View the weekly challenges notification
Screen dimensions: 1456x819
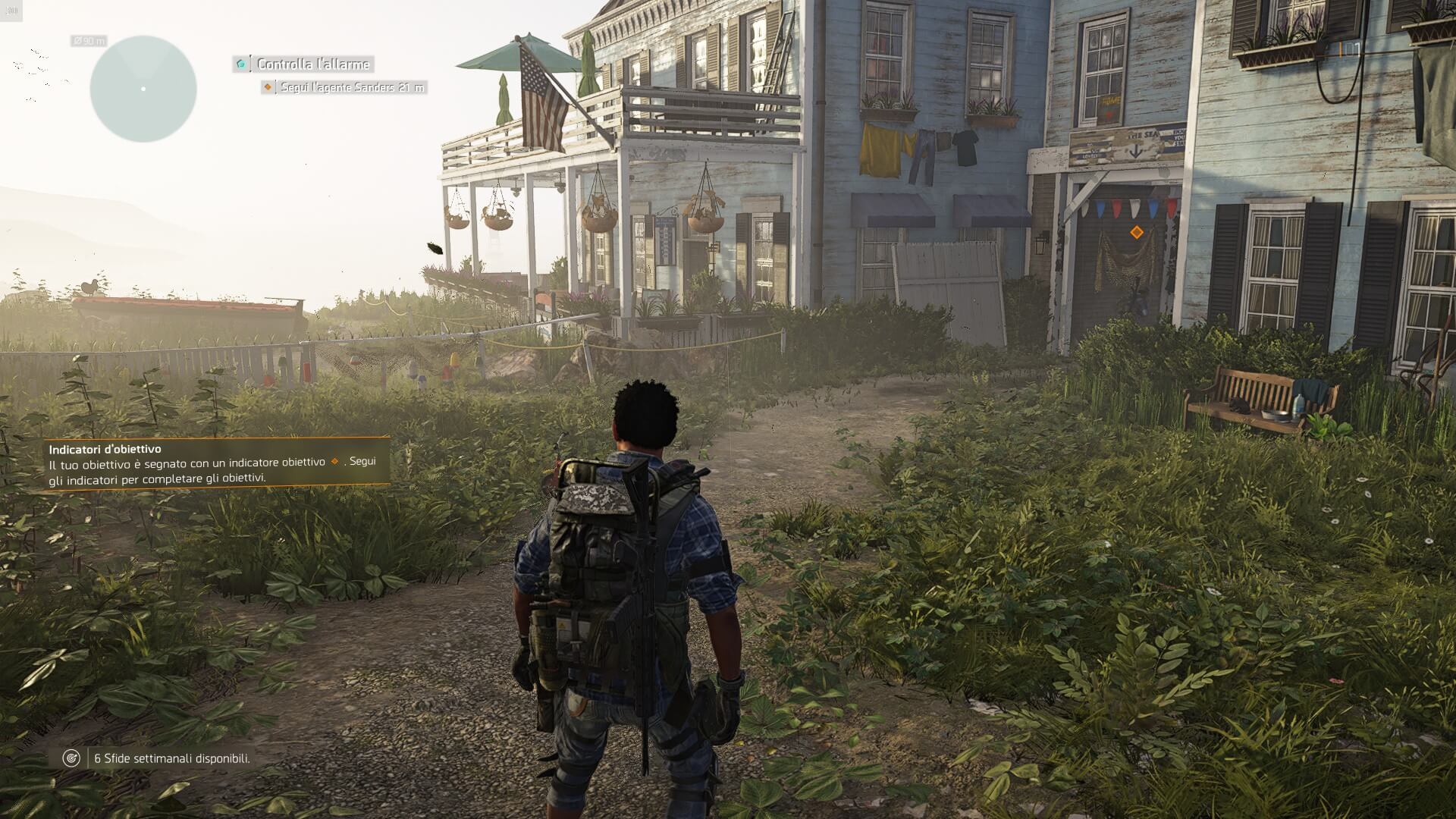[x=171, y=758]
